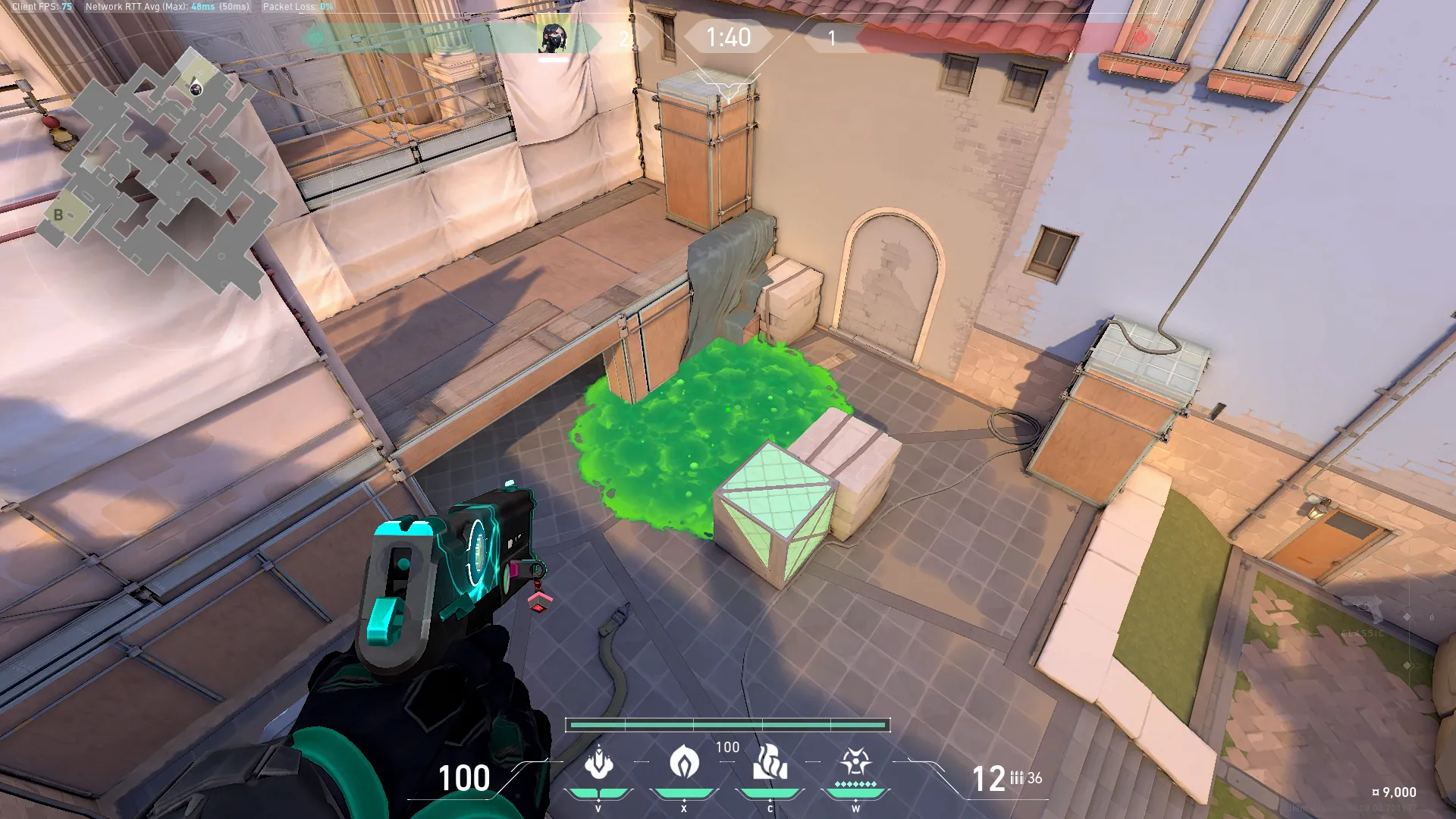
Task: Select the Viper agent portrait in top bar
Action: tap(553, 37)
